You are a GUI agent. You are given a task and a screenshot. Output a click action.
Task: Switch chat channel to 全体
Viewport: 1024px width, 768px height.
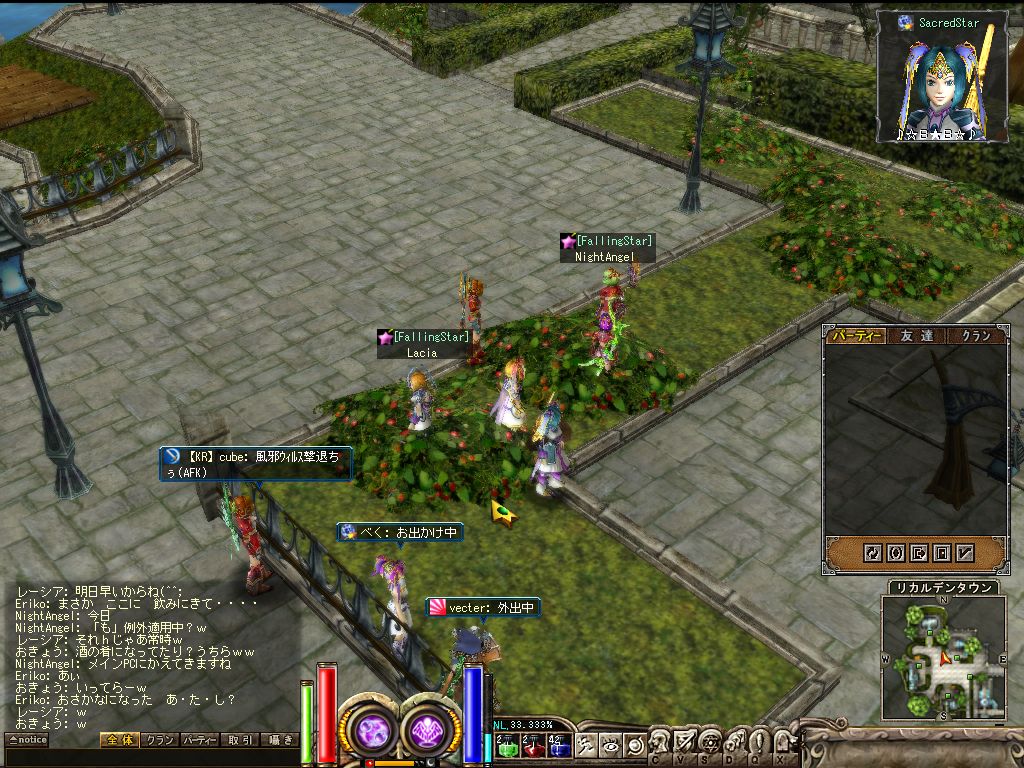coord(118,740)
